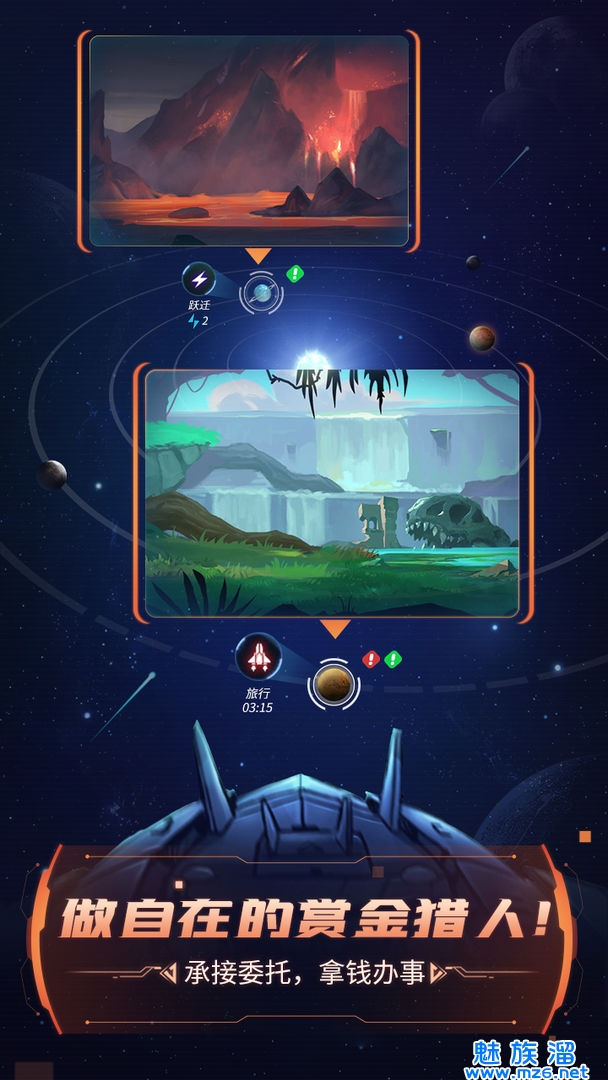Screen dimensions: 608x1080
Task: Open the green exclamation quest beside blue planet
Action: pos(295,273)
